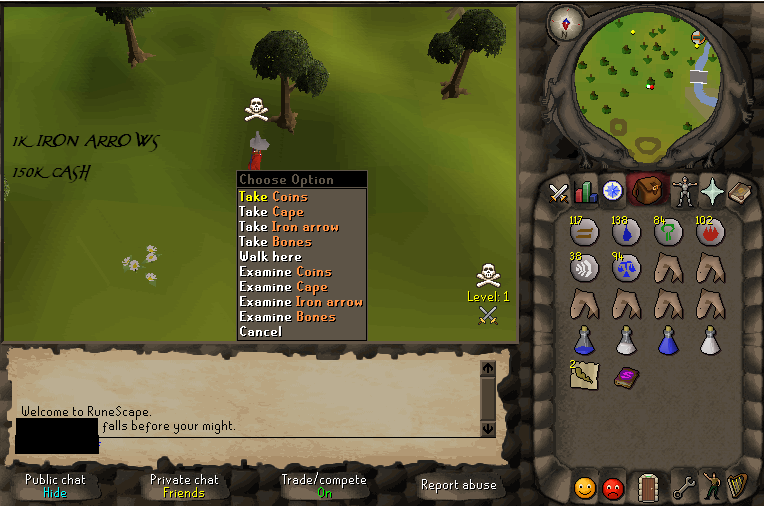
Task: Click the purple book in inventory
Action: pos(626,376)
